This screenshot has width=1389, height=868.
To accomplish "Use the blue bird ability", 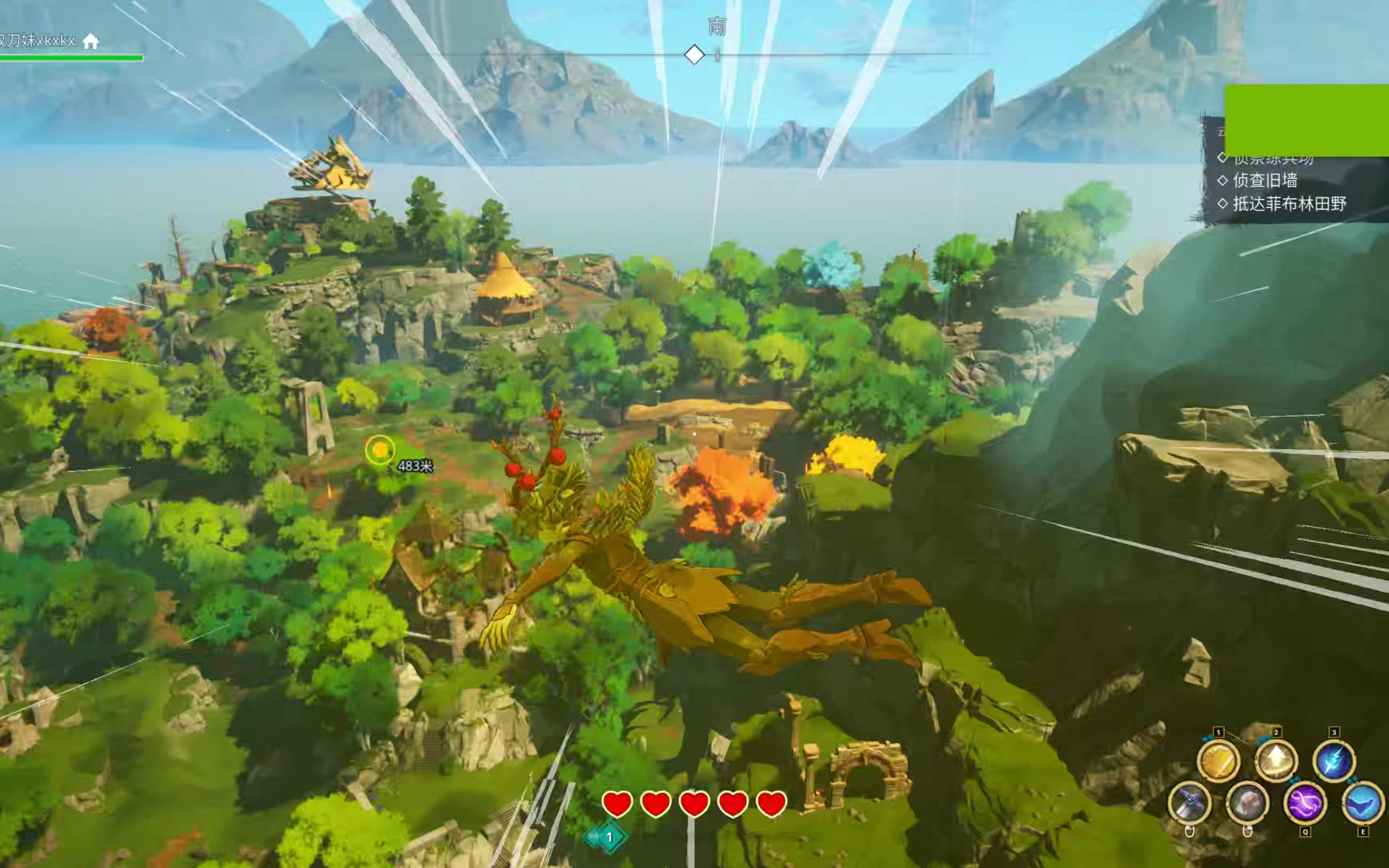I will tap(1362, 803).
